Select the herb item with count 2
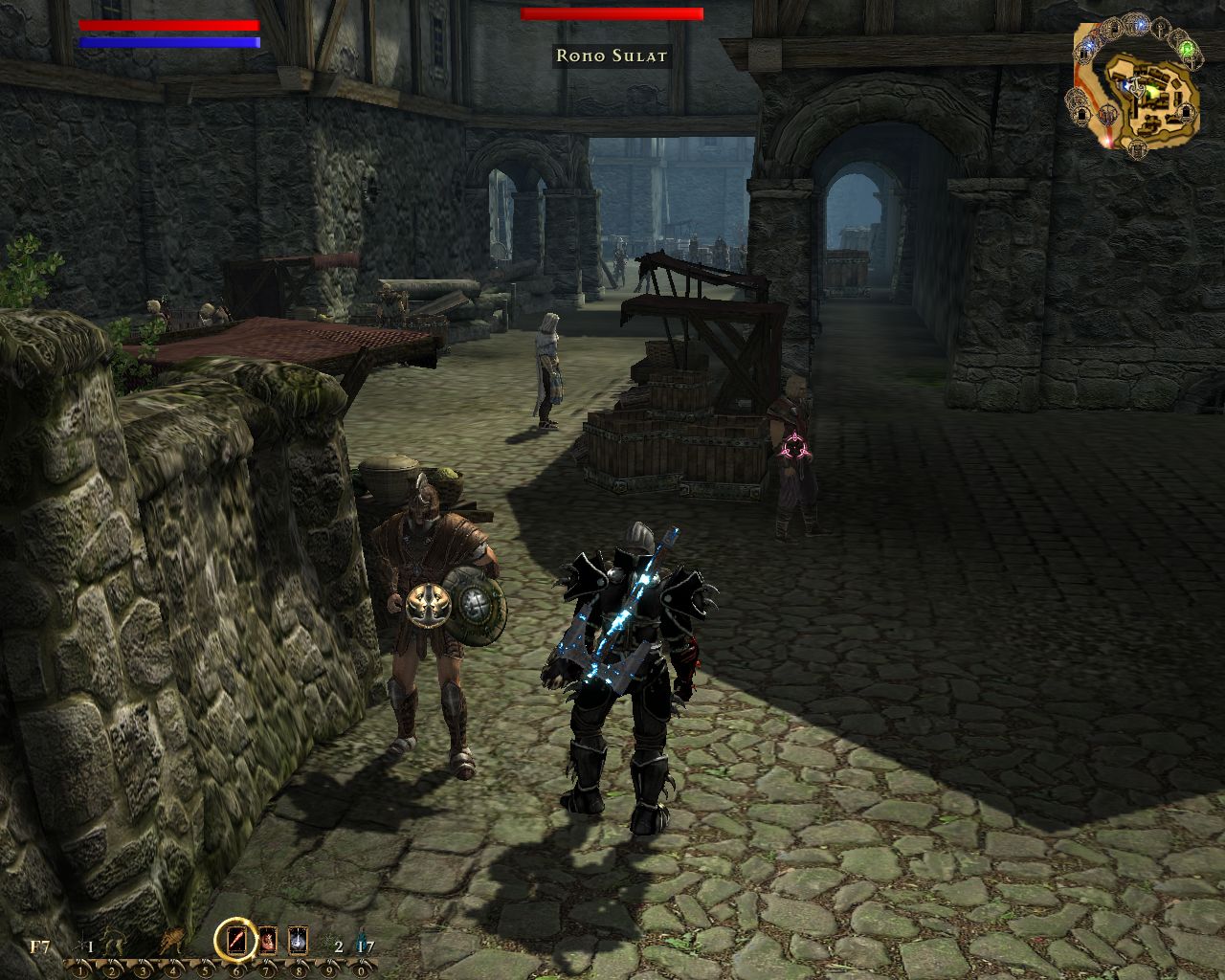Screen dimensions: 1225x980 (329, 944)
